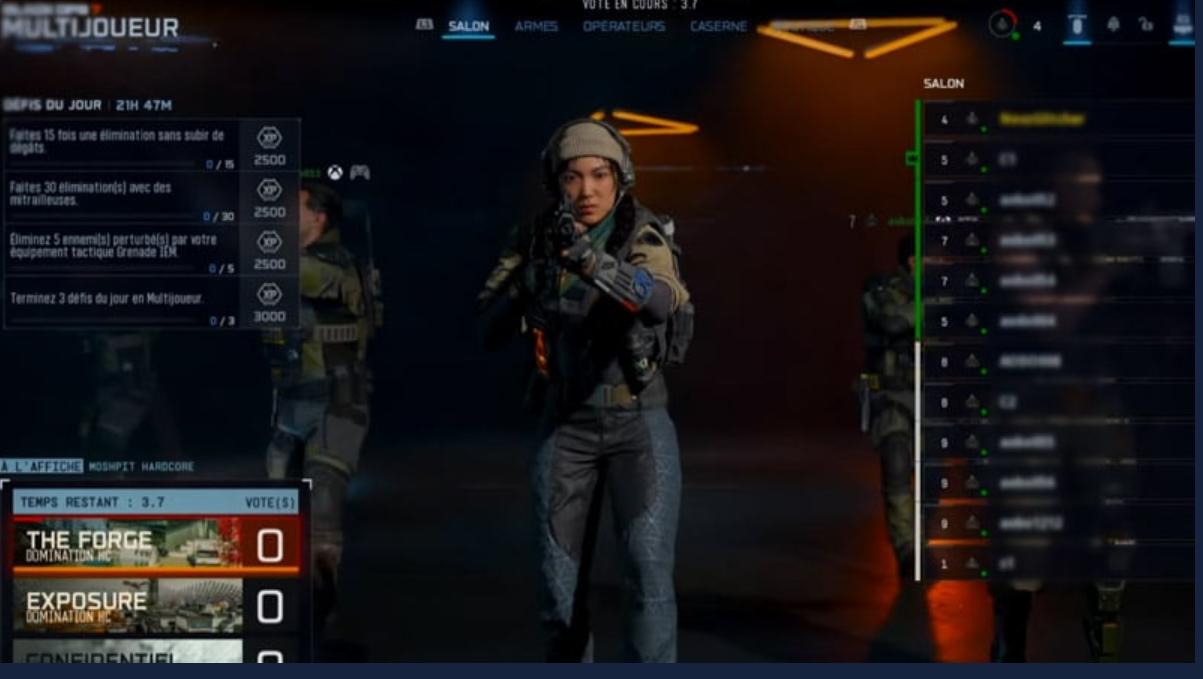Switch to the Salon tab

pyautogui.click(x=468, y=26)
